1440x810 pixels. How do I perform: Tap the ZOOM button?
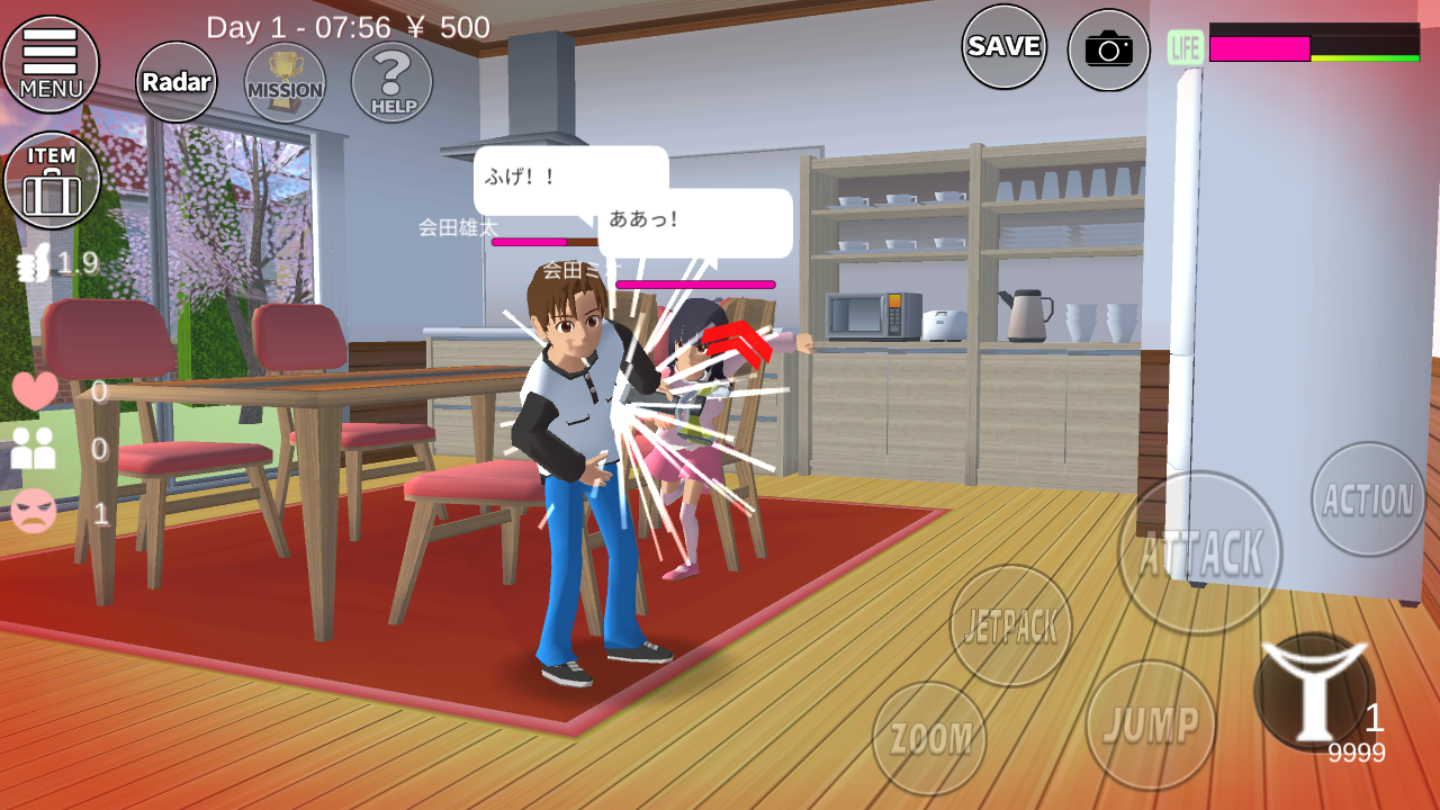tap(930, 739)
